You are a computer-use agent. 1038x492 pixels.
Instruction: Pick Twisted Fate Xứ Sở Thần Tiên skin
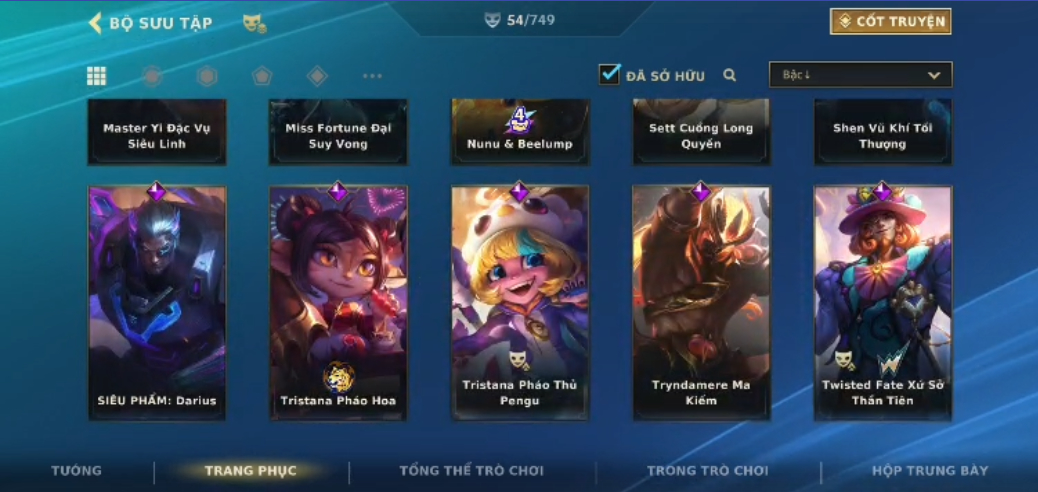point(883,302)
